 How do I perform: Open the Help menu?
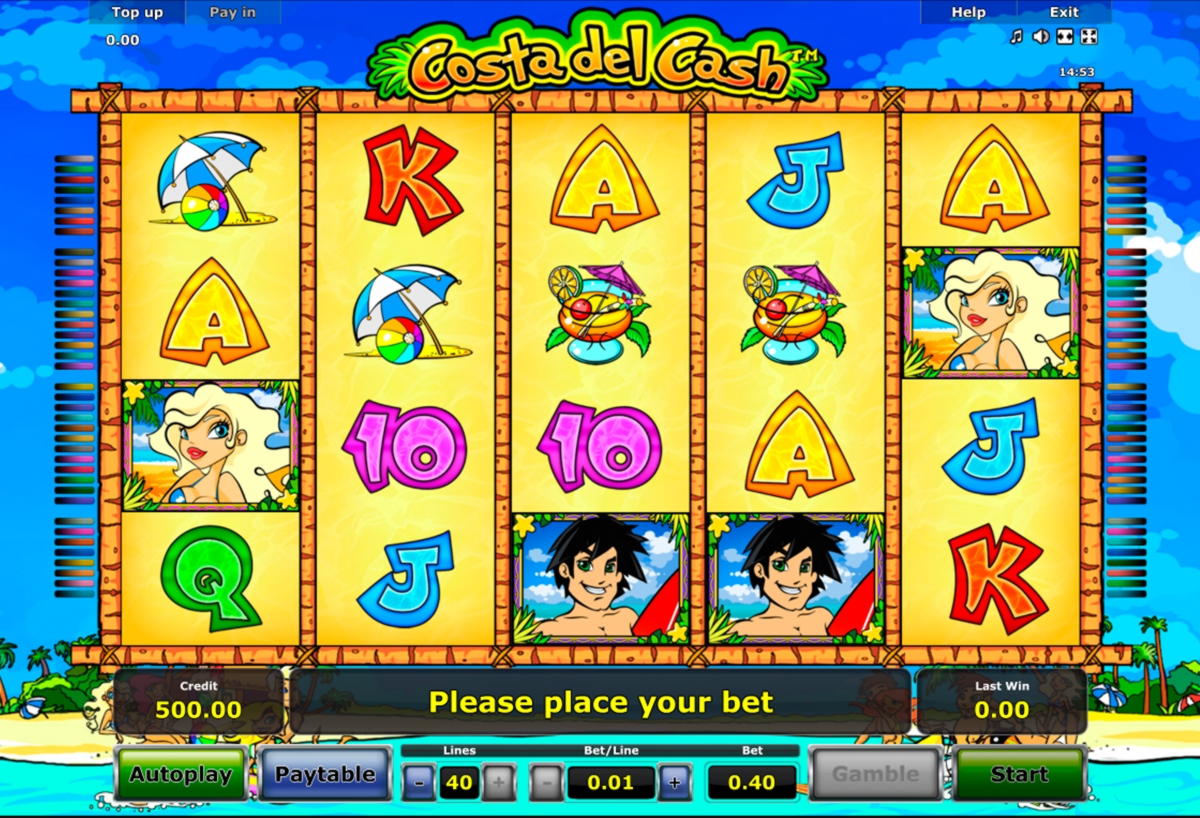coord(968,12)
